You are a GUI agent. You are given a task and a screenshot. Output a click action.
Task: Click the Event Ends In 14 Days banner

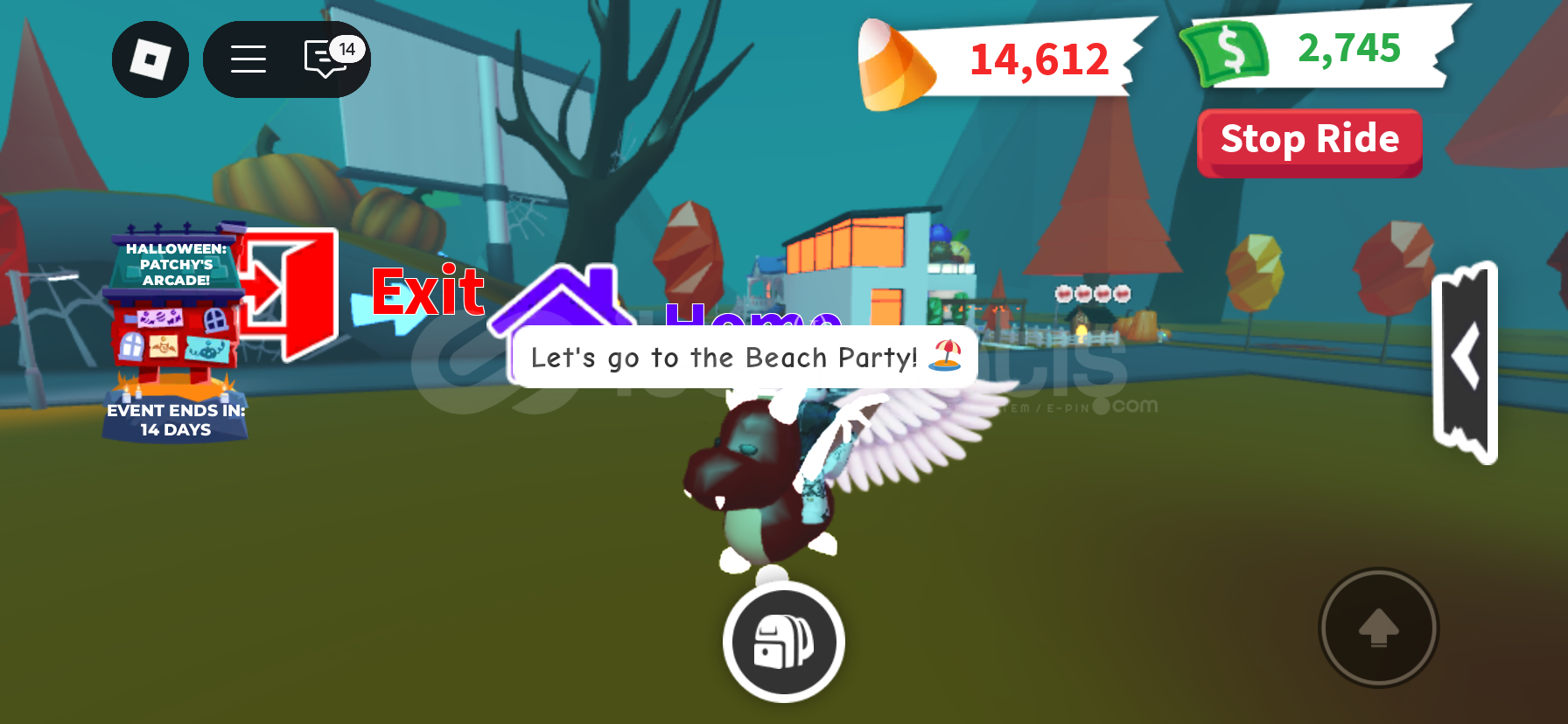point(174,421)
